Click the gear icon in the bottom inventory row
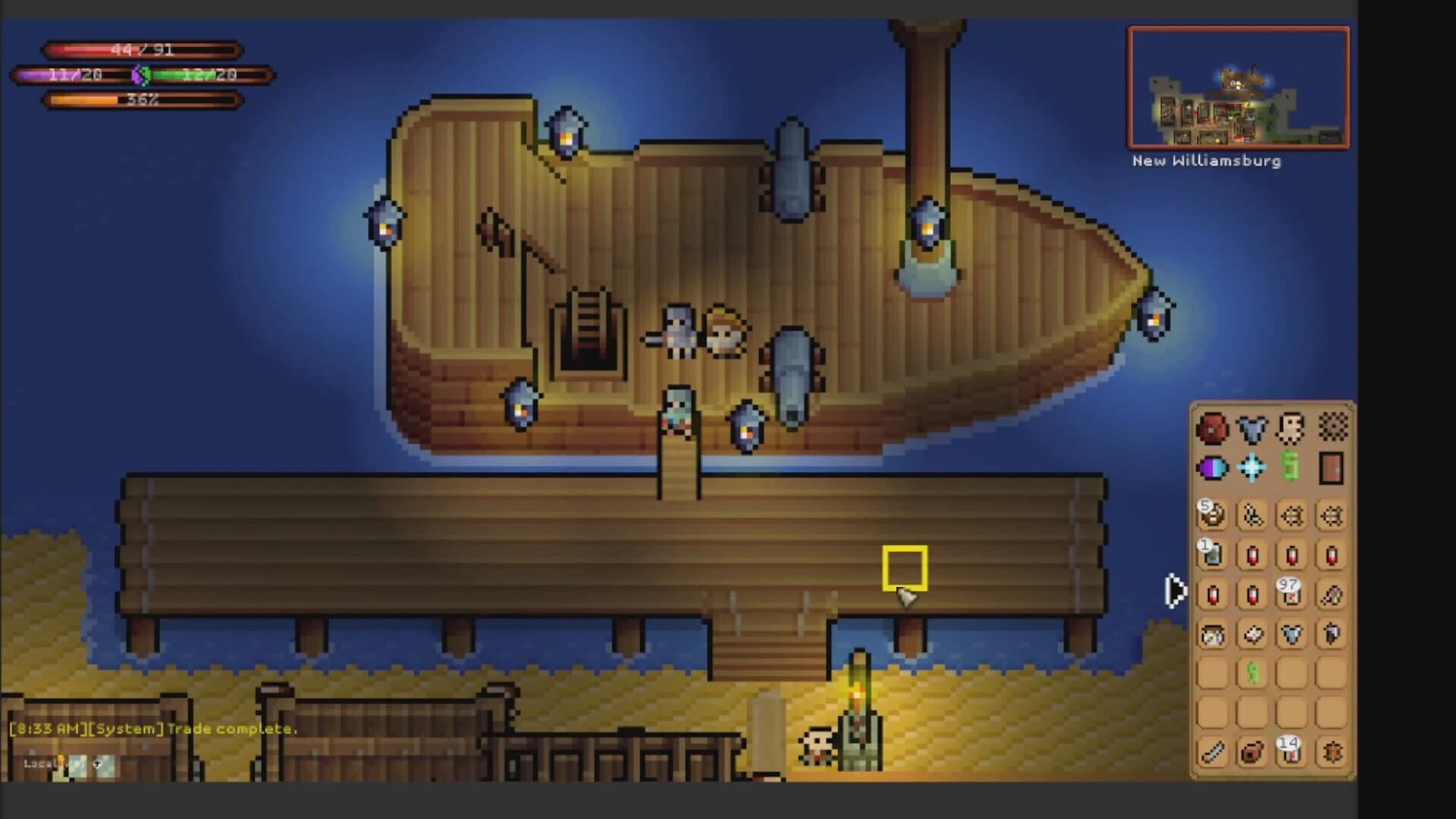1456x819 pixels. point(1334,755)
